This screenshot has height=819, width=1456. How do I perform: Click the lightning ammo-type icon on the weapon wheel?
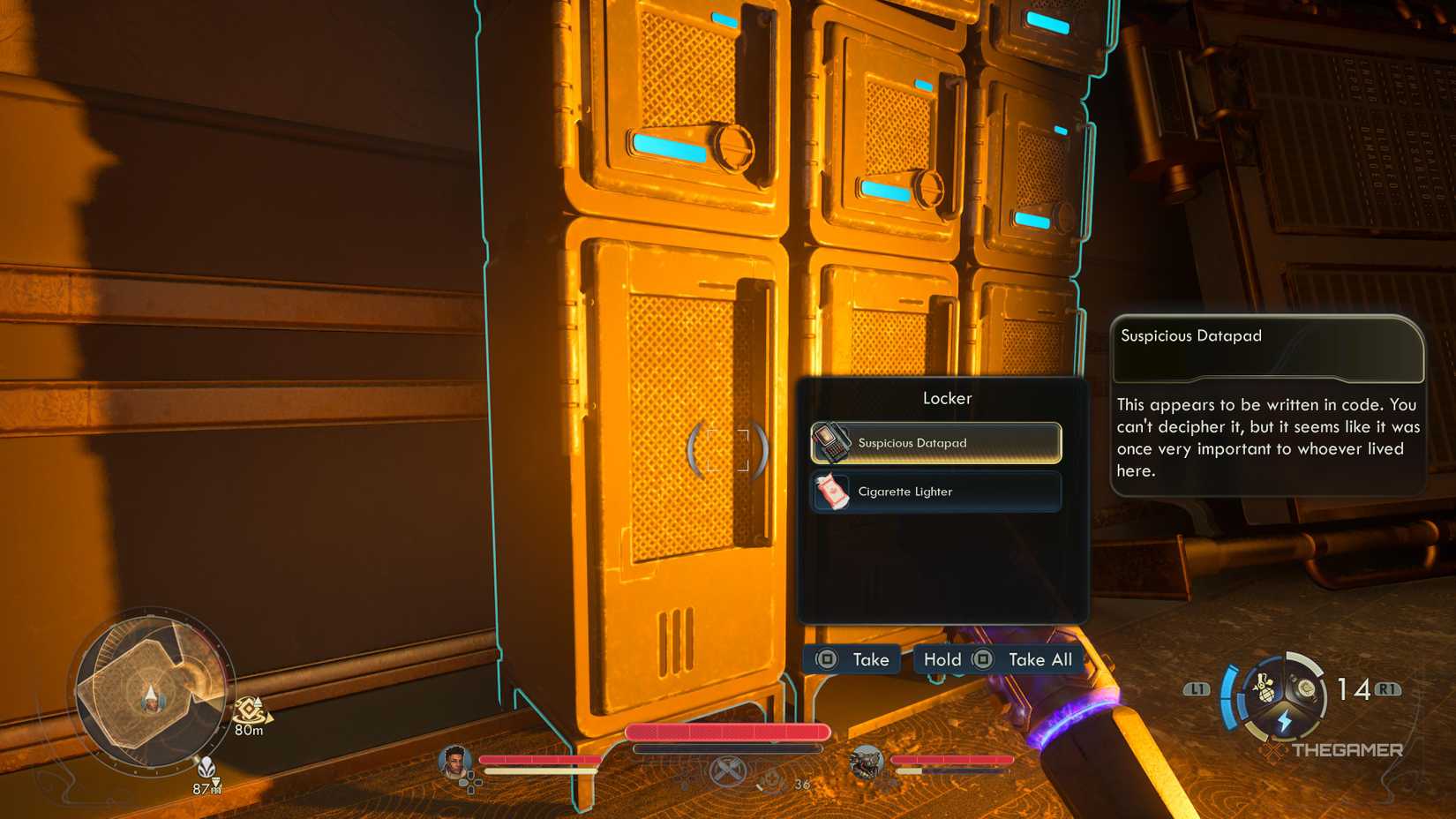(x=1285, y=720)
